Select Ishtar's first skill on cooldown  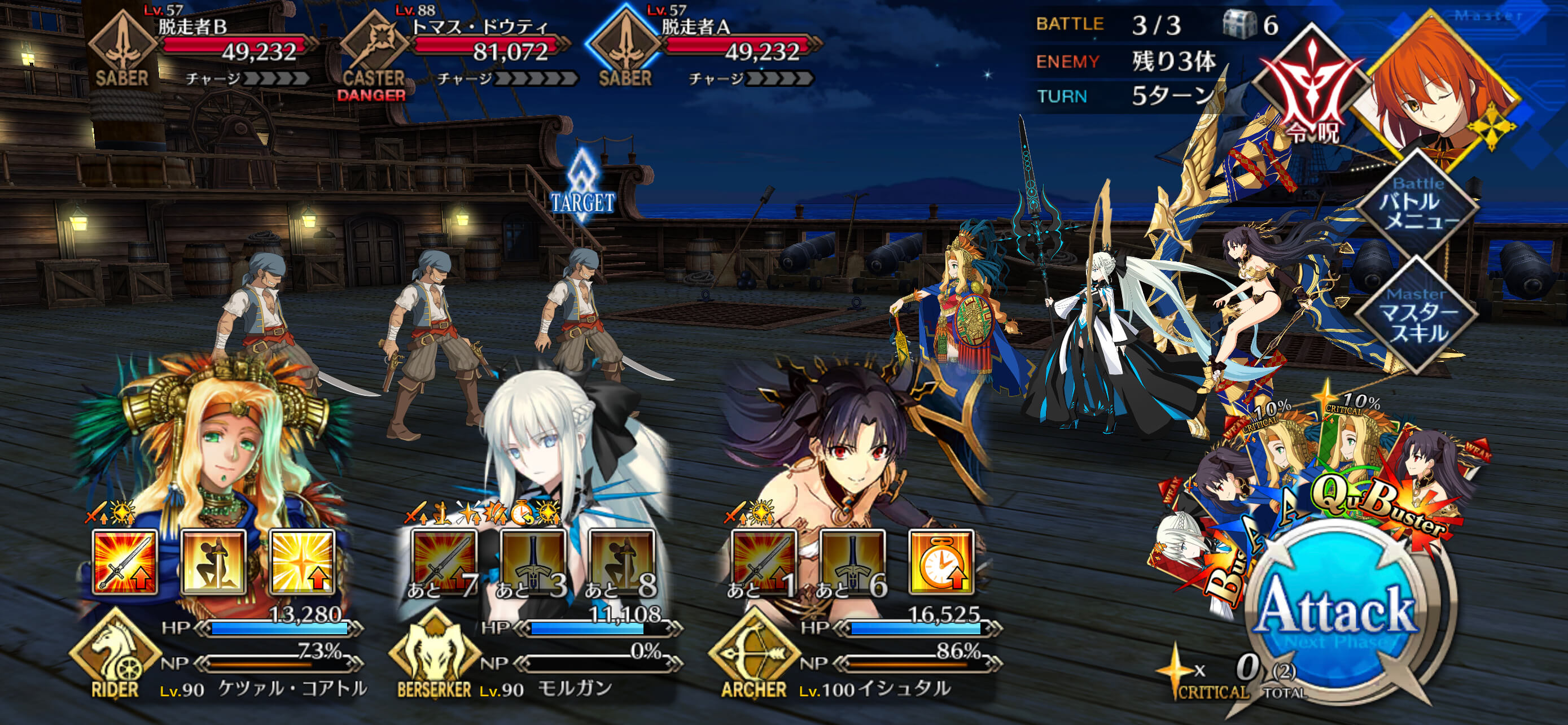[x=763, y=562]
